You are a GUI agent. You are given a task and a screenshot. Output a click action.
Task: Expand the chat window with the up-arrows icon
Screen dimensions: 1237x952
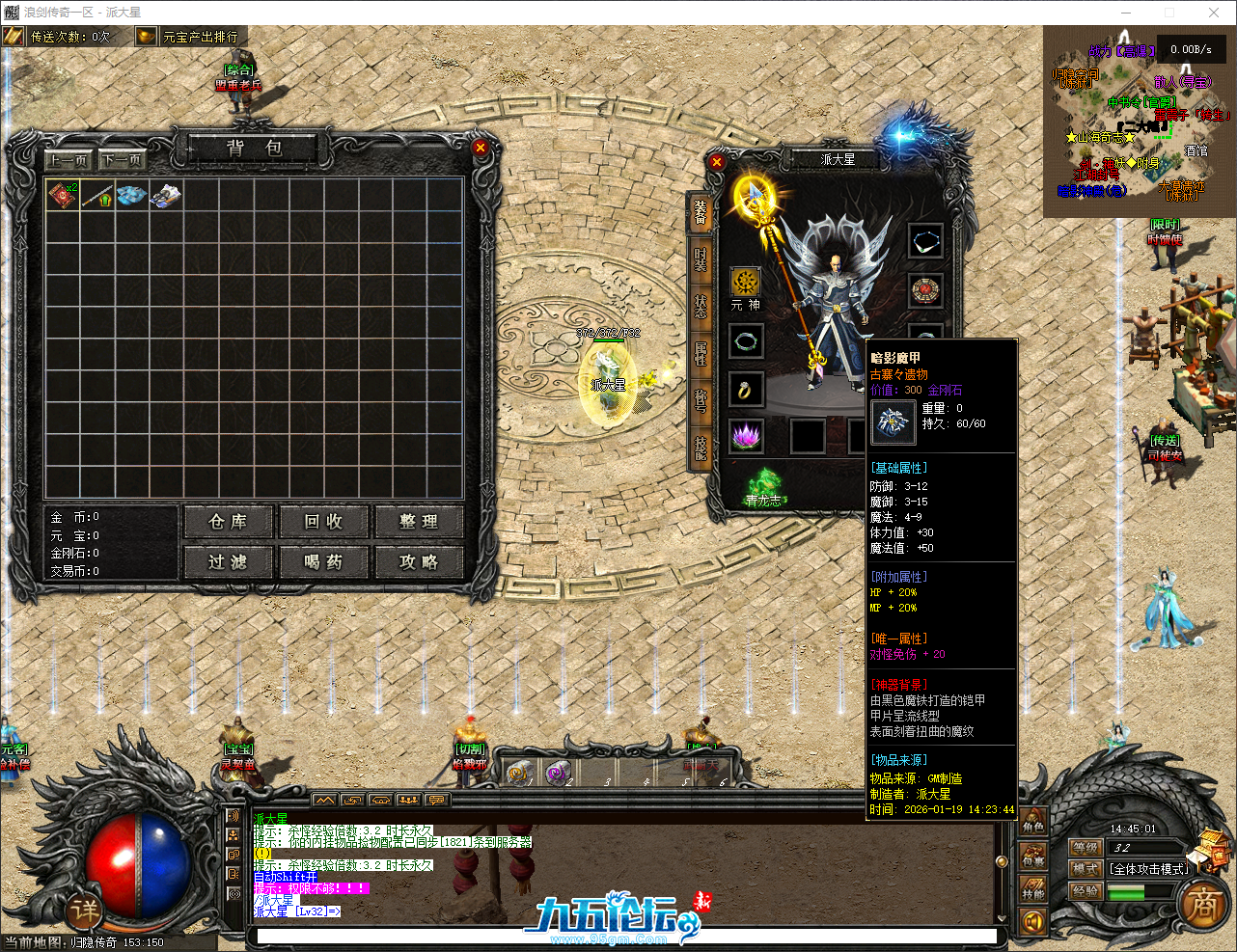tap(325, 800)
